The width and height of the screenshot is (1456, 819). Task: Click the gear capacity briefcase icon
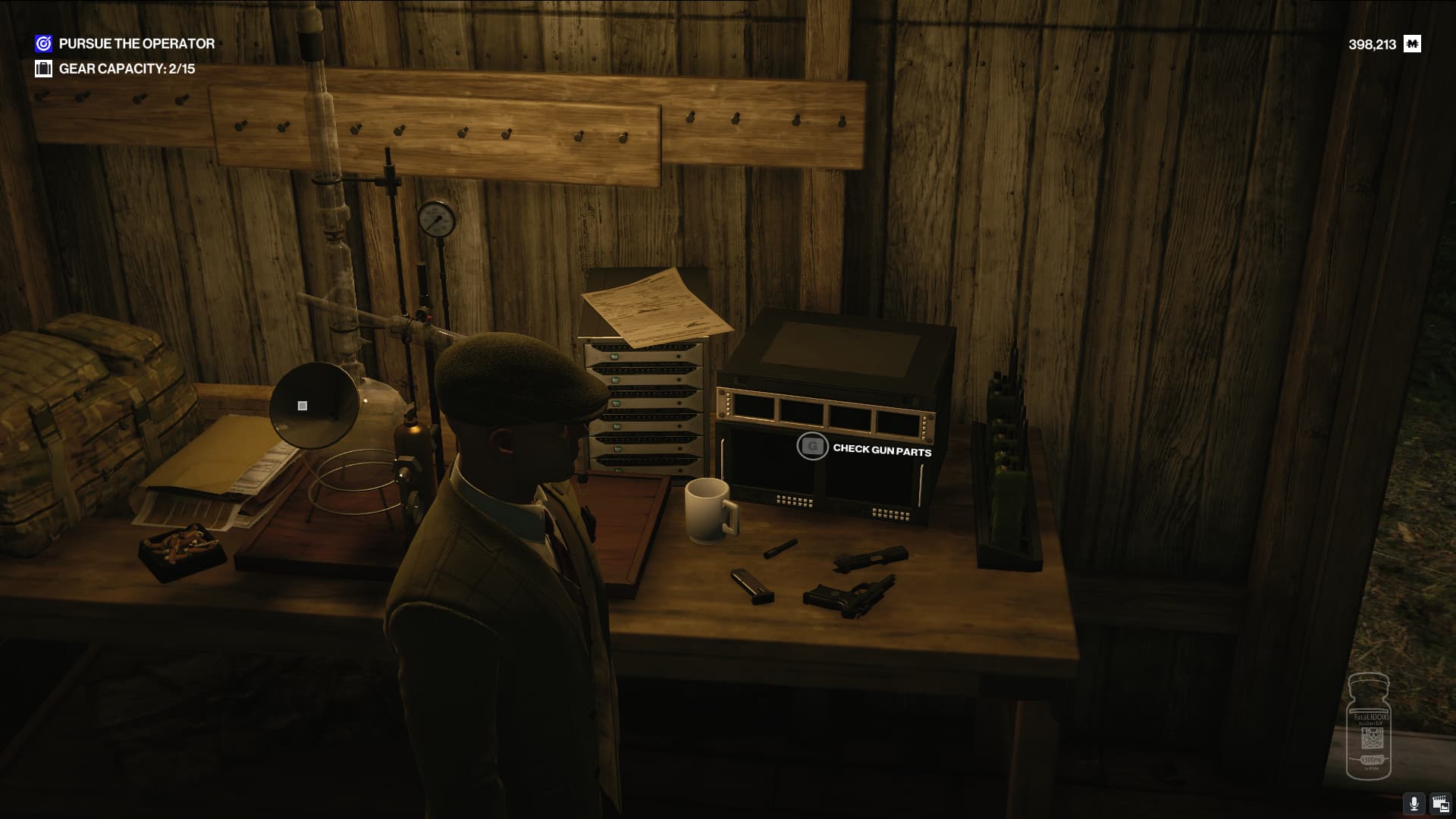point(43,69)
